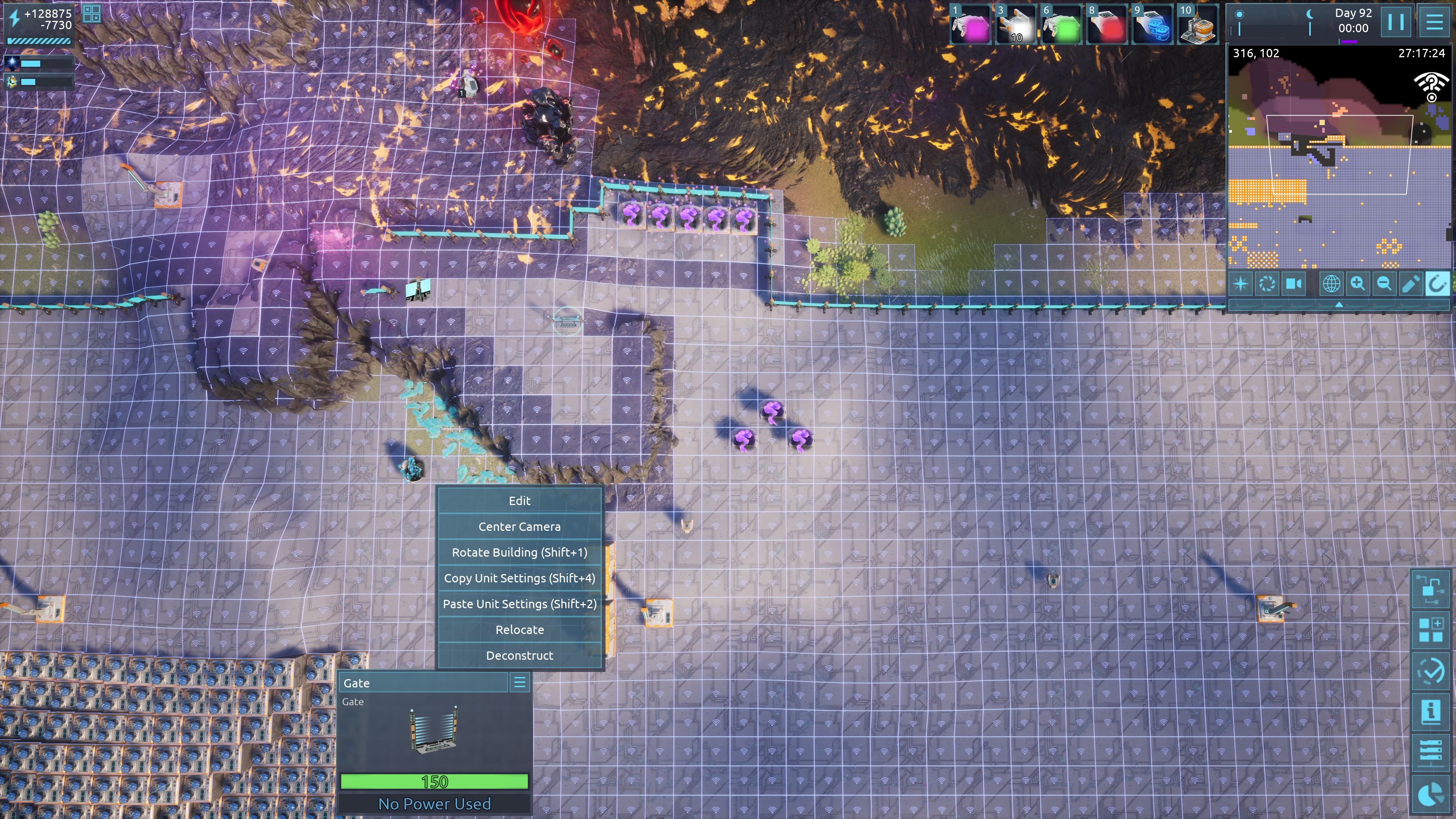Zoom in the minimap with the plus magnifier
1456x819 pixels.
[1358, 284]
